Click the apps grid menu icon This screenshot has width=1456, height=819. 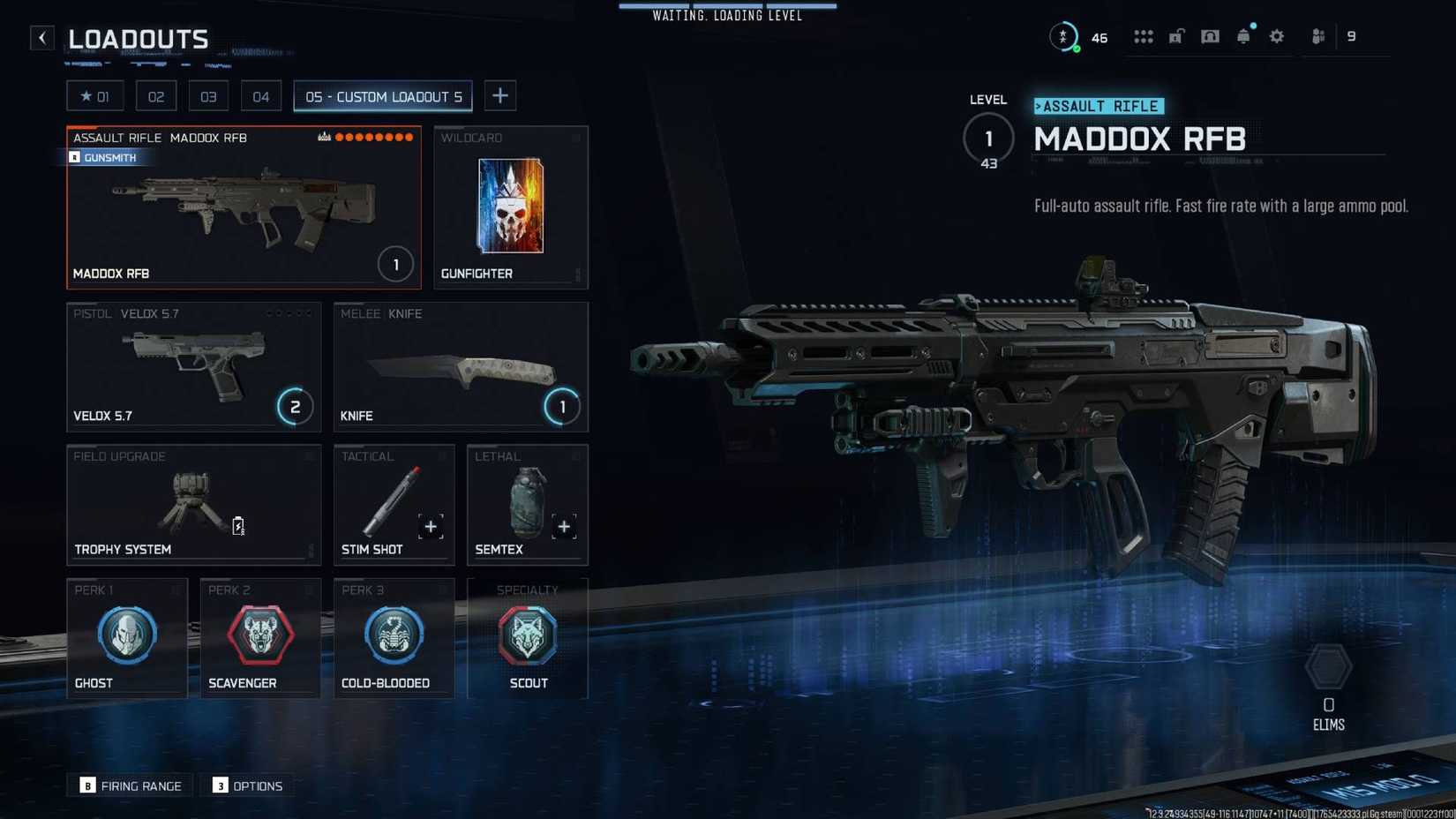pos(1144,36)
